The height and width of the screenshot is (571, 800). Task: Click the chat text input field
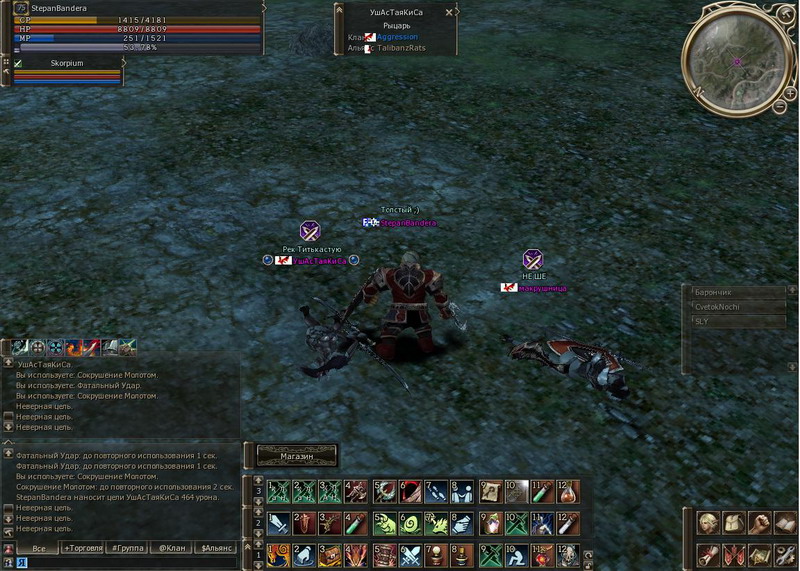click(130, 563)
